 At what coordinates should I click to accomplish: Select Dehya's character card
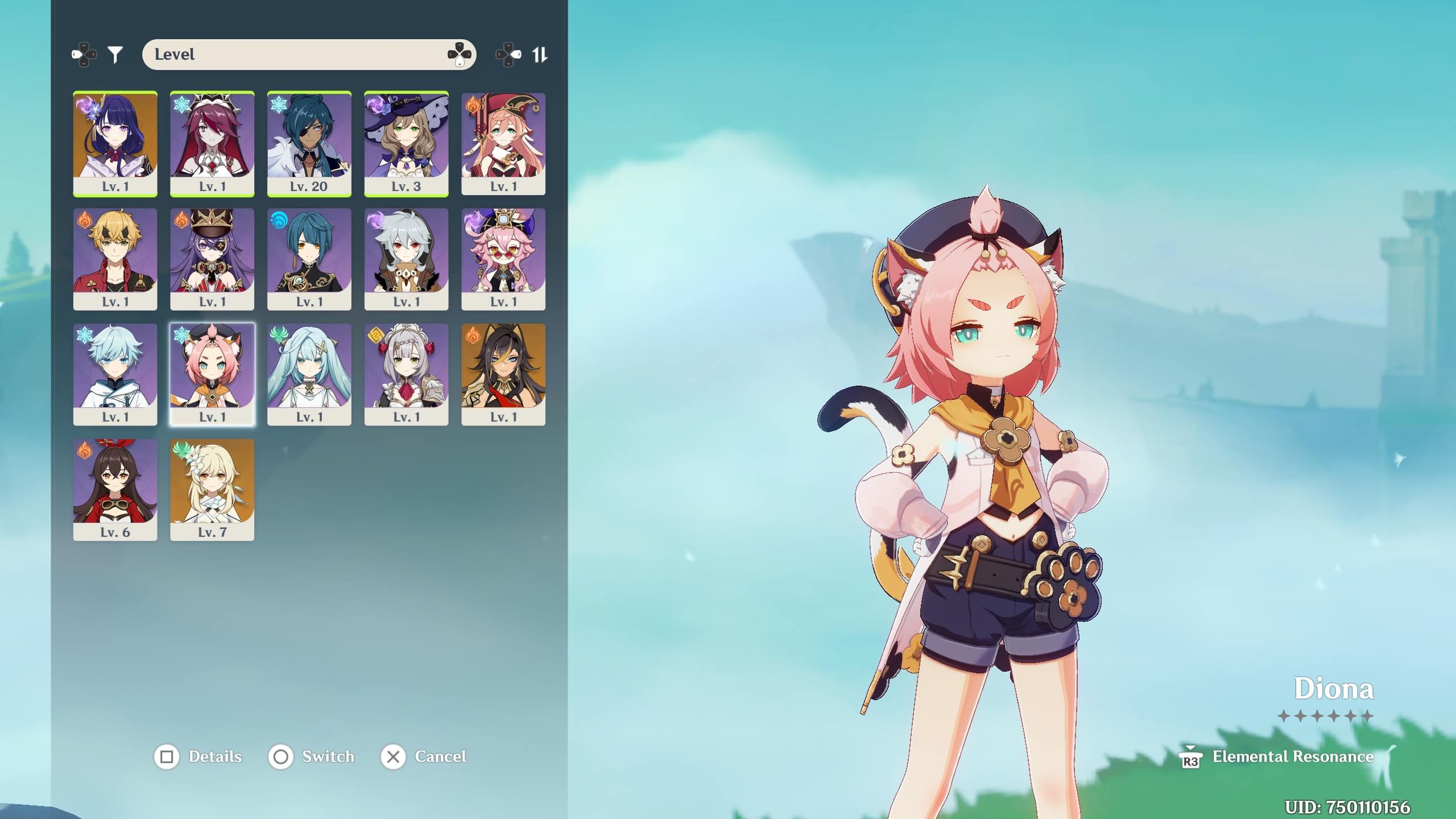(503, 374)
